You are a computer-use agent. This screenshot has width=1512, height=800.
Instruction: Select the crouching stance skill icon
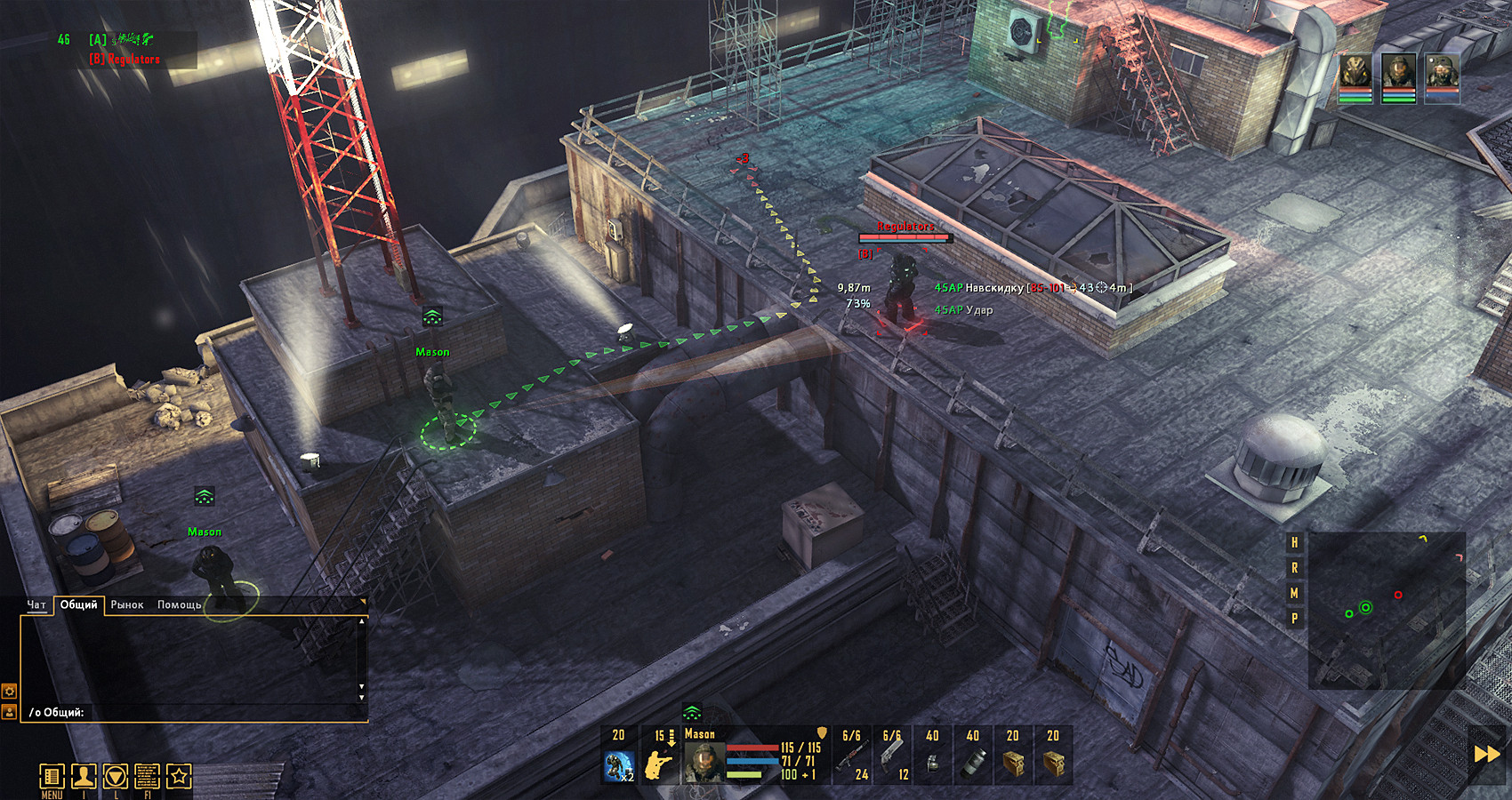(x=619, y=765)
